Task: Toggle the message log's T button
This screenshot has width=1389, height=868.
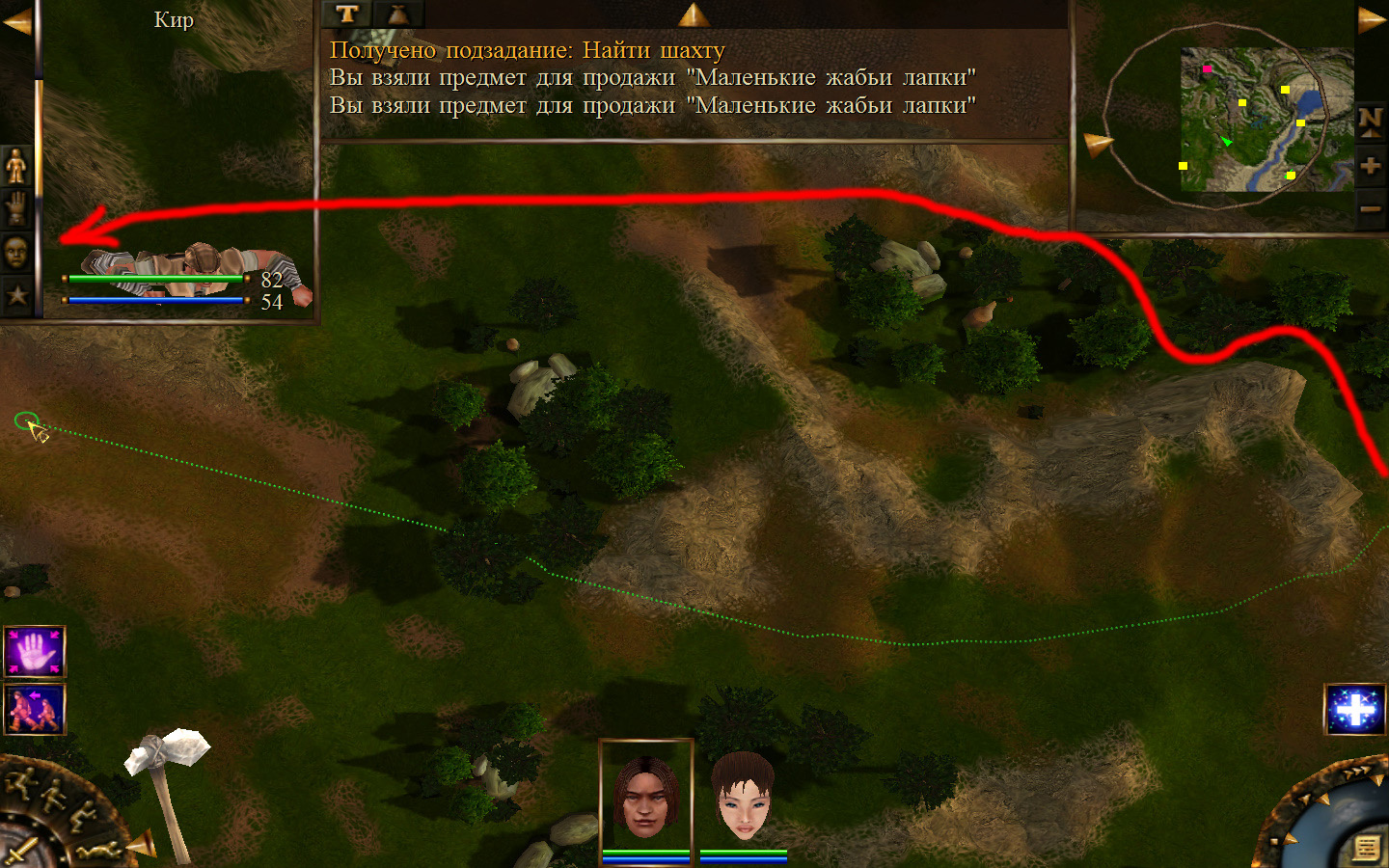Action: (x=347, y=14)
